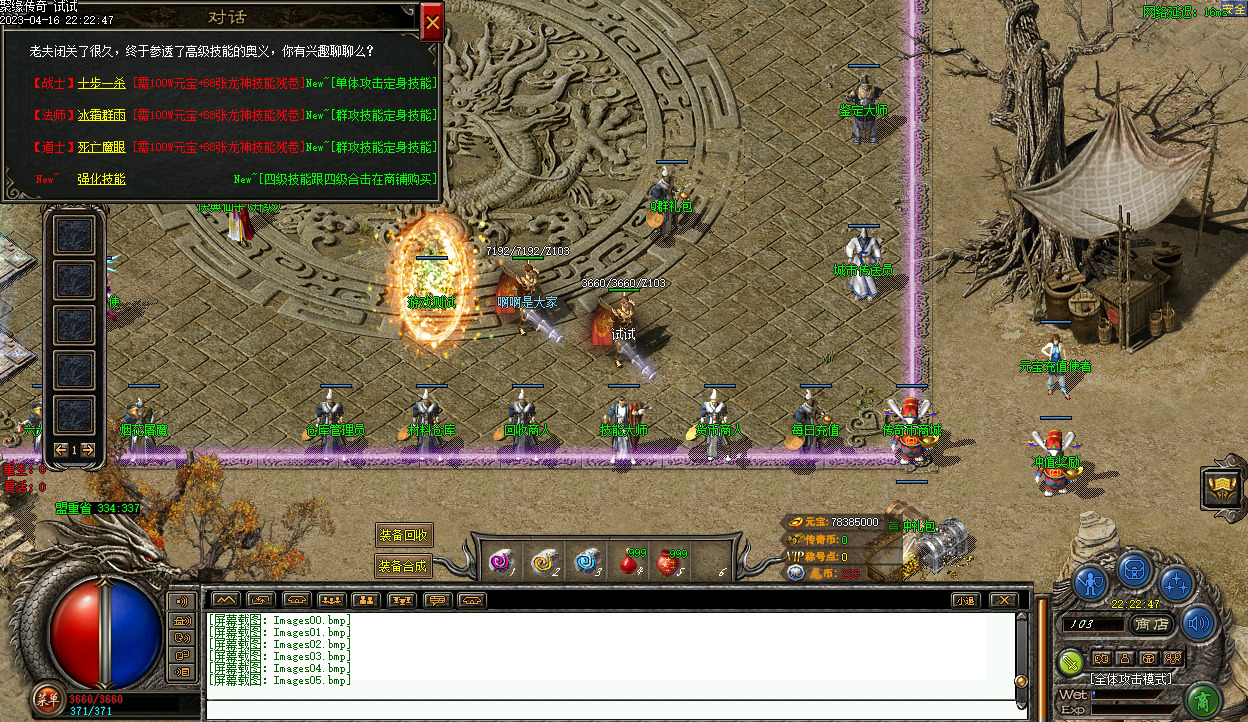Use the pink swirl scroll in hotbar
The width and height of the screenshot is (1248, 722).
coord(500,563)
